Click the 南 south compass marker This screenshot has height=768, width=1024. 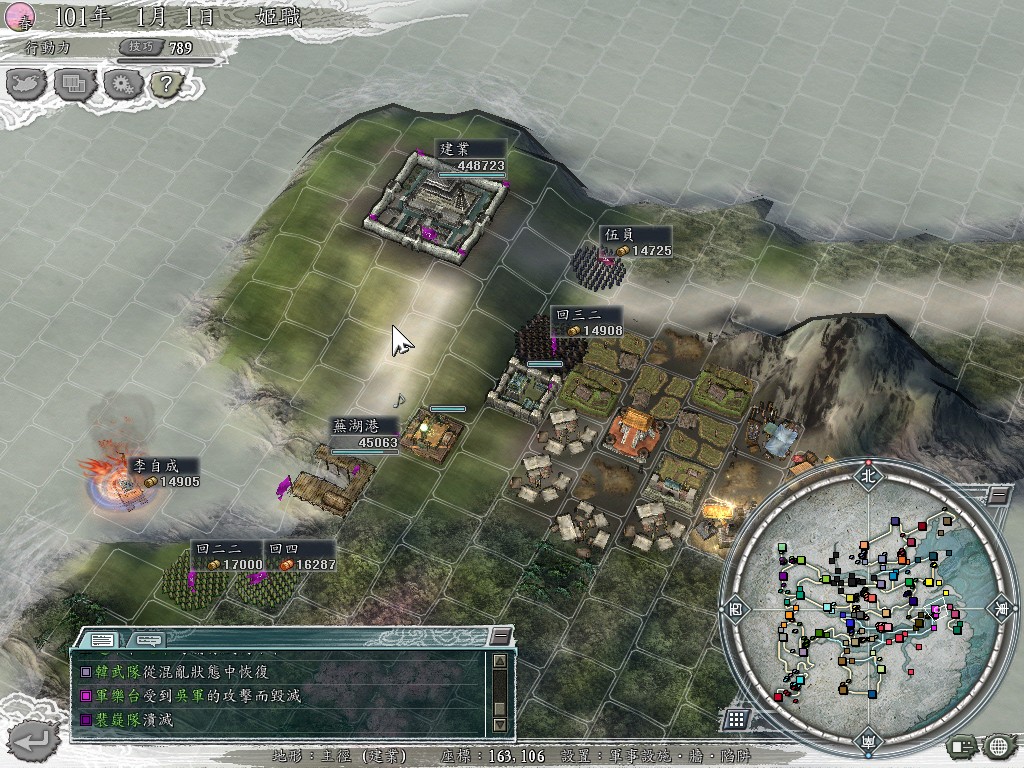(x=866, y=740)
